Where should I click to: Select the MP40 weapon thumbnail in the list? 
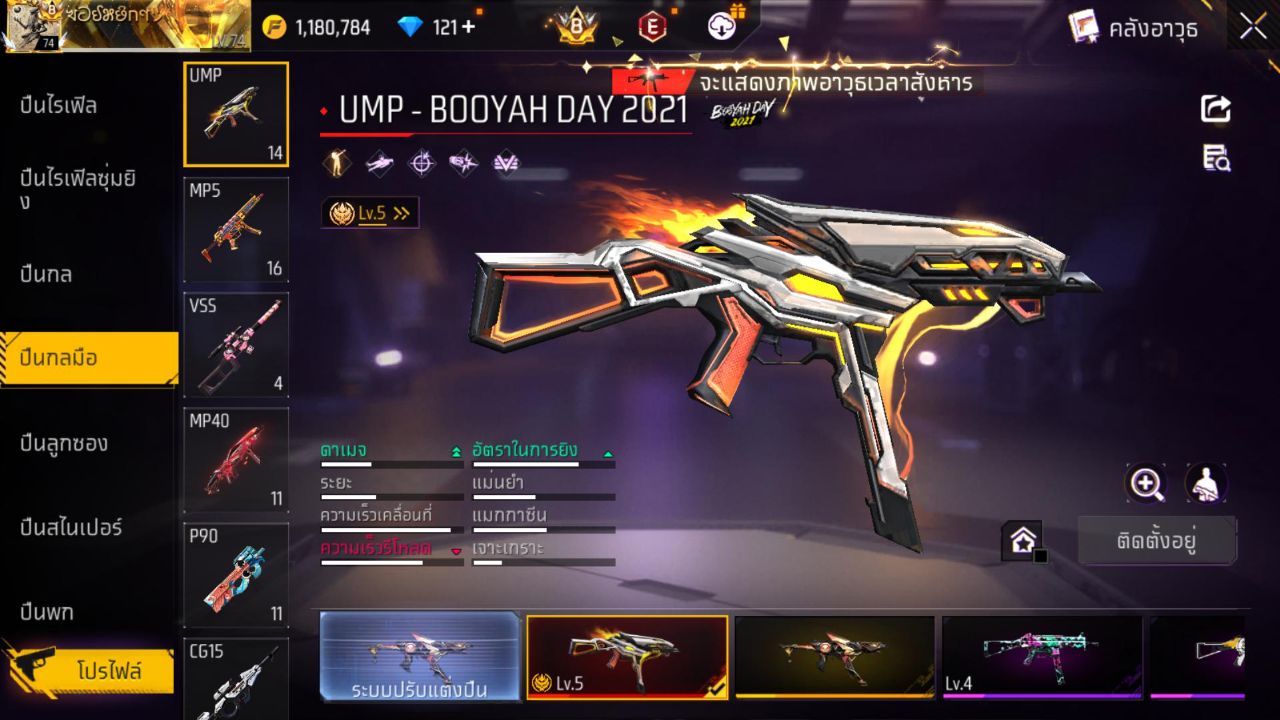[x=236, y=458]
